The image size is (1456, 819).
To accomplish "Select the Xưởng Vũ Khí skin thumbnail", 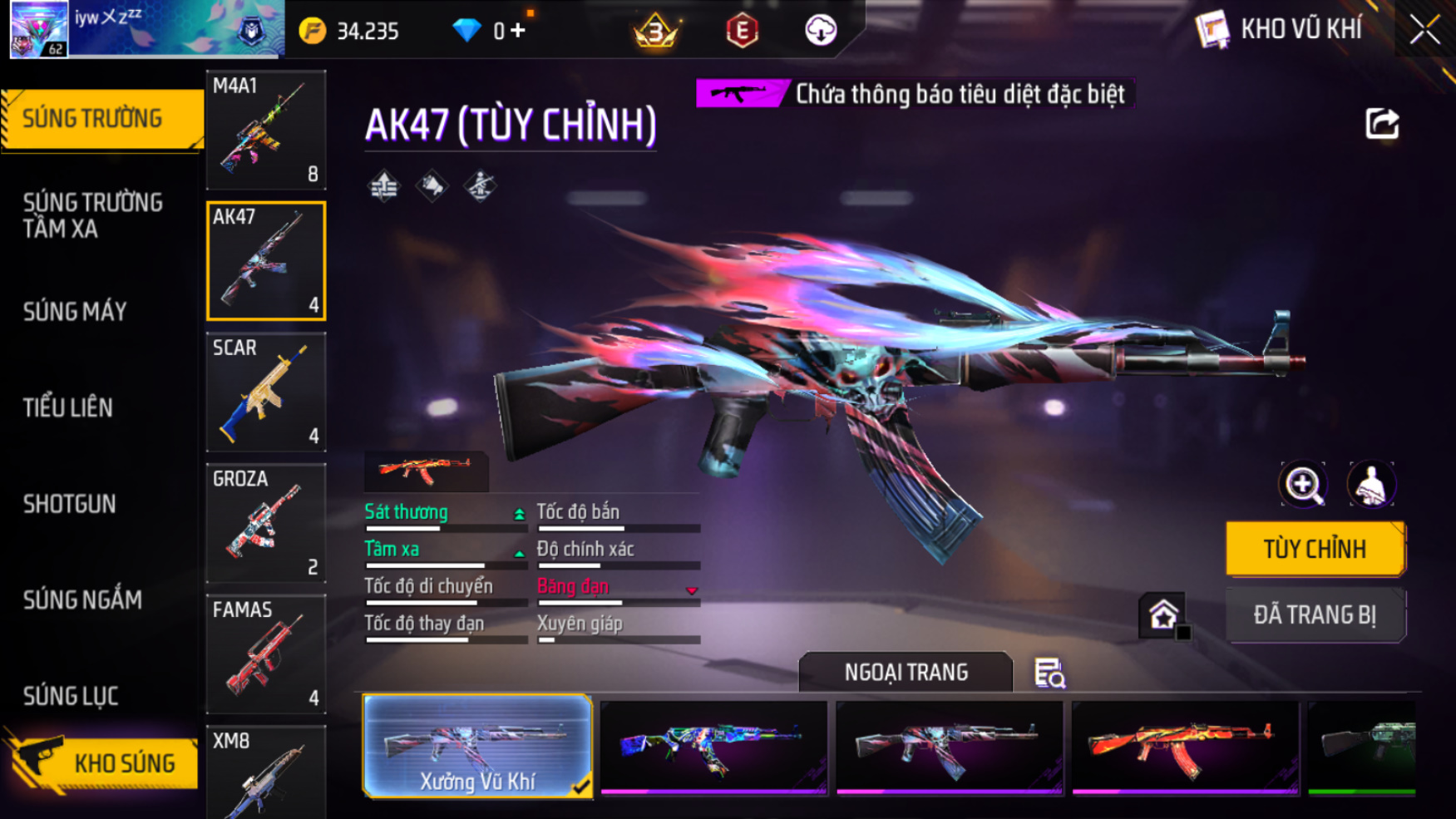I will click(477, 747).
